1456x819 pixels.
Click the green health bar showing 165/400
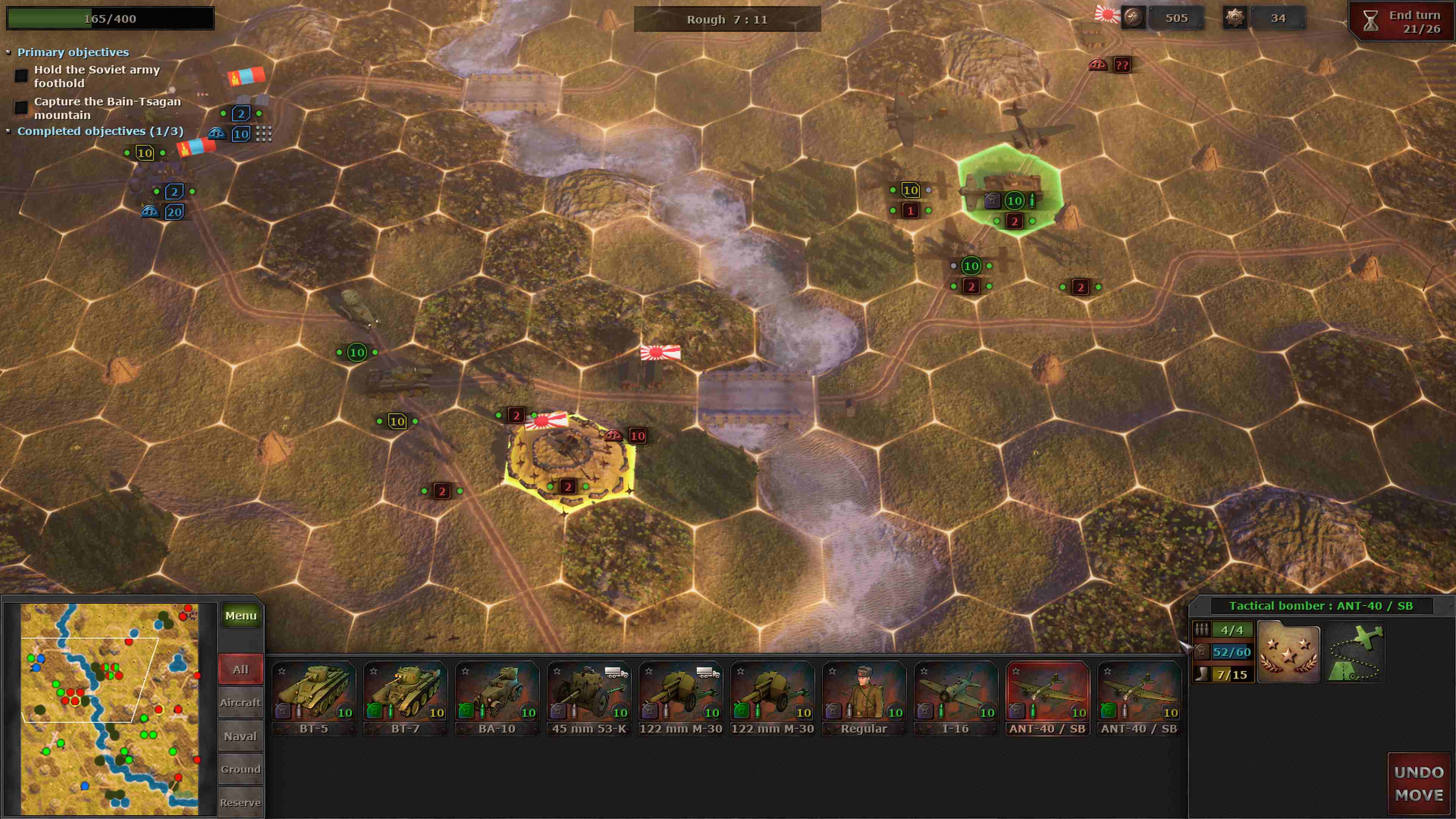click(110, 19)
